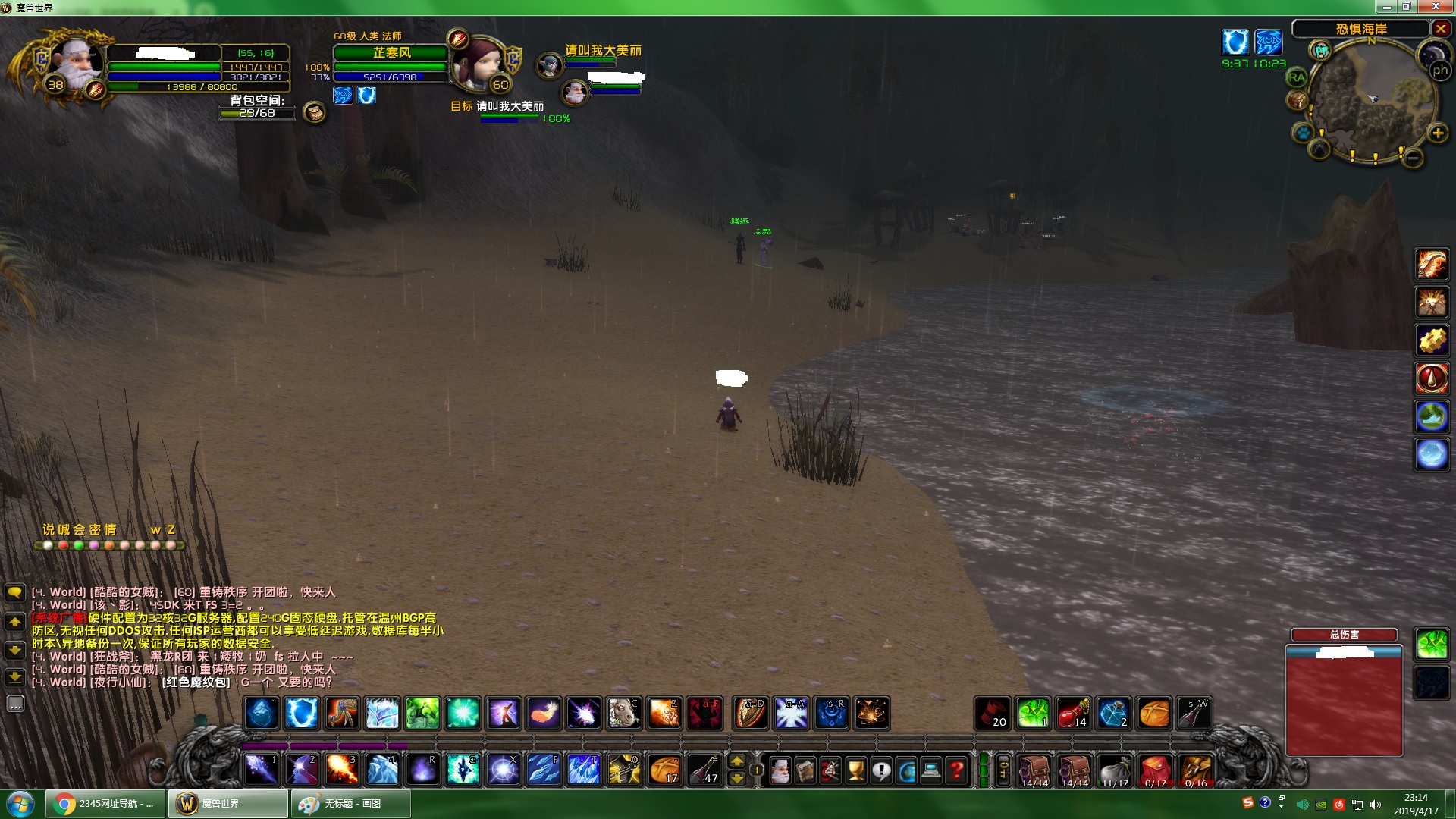This screenshot has height=819, width=1456.
Task: Open the chat menu speech bubble button
Action: tap(14, 592)
